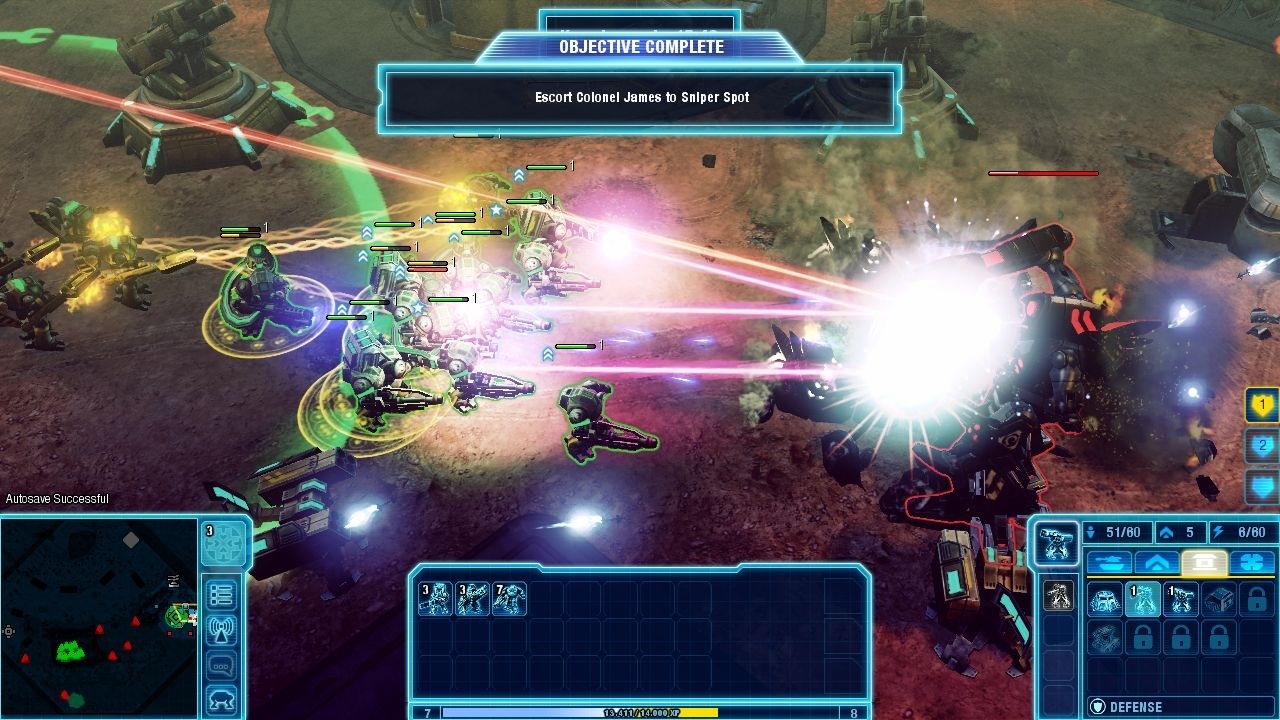Switch to the four-pointed support powers tab
The height and width of the screenshot is (720, 1280).
coord(1252,562)
